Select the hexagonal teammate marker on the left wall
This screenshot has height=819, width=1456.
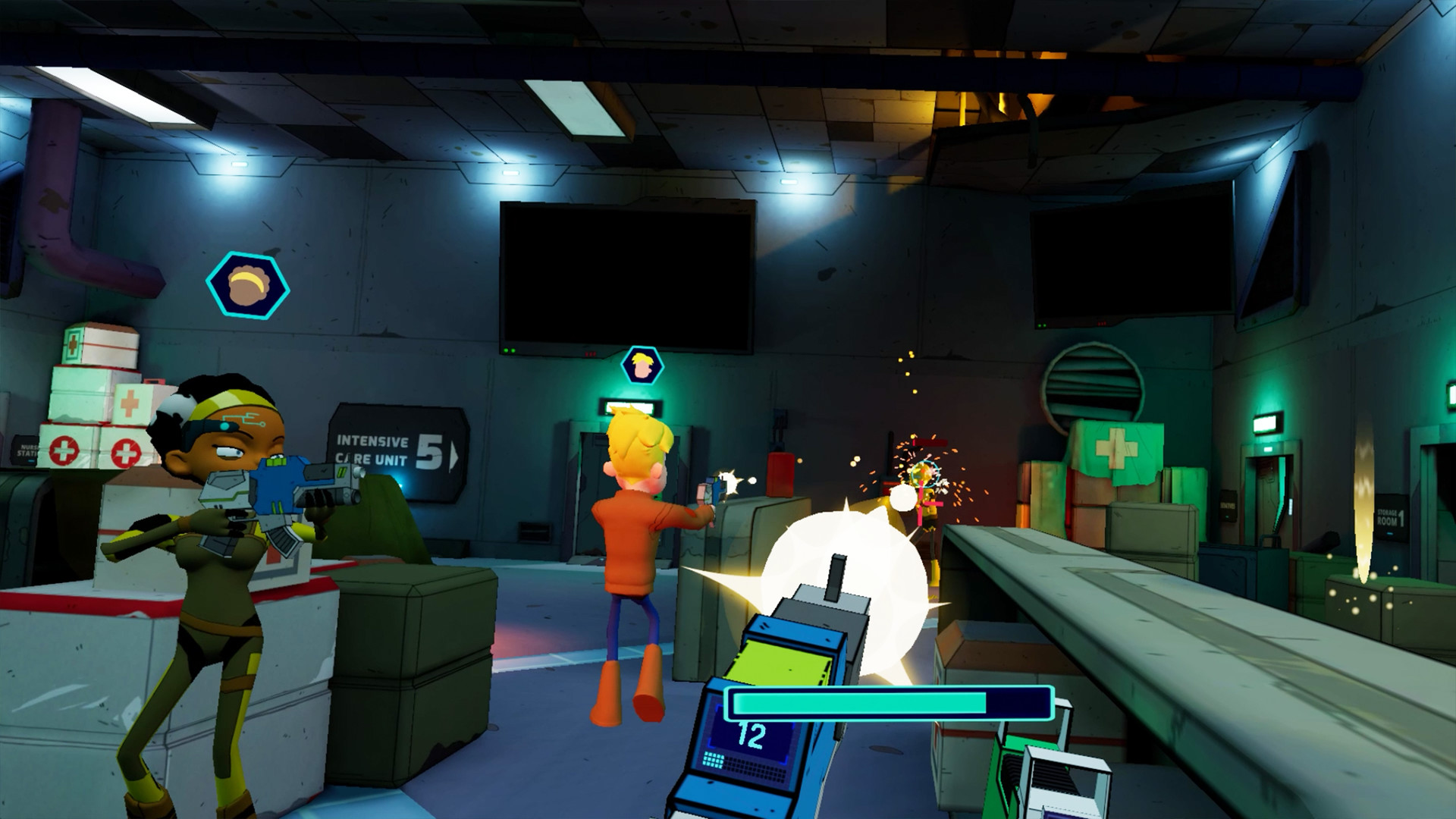pos(250,284)
